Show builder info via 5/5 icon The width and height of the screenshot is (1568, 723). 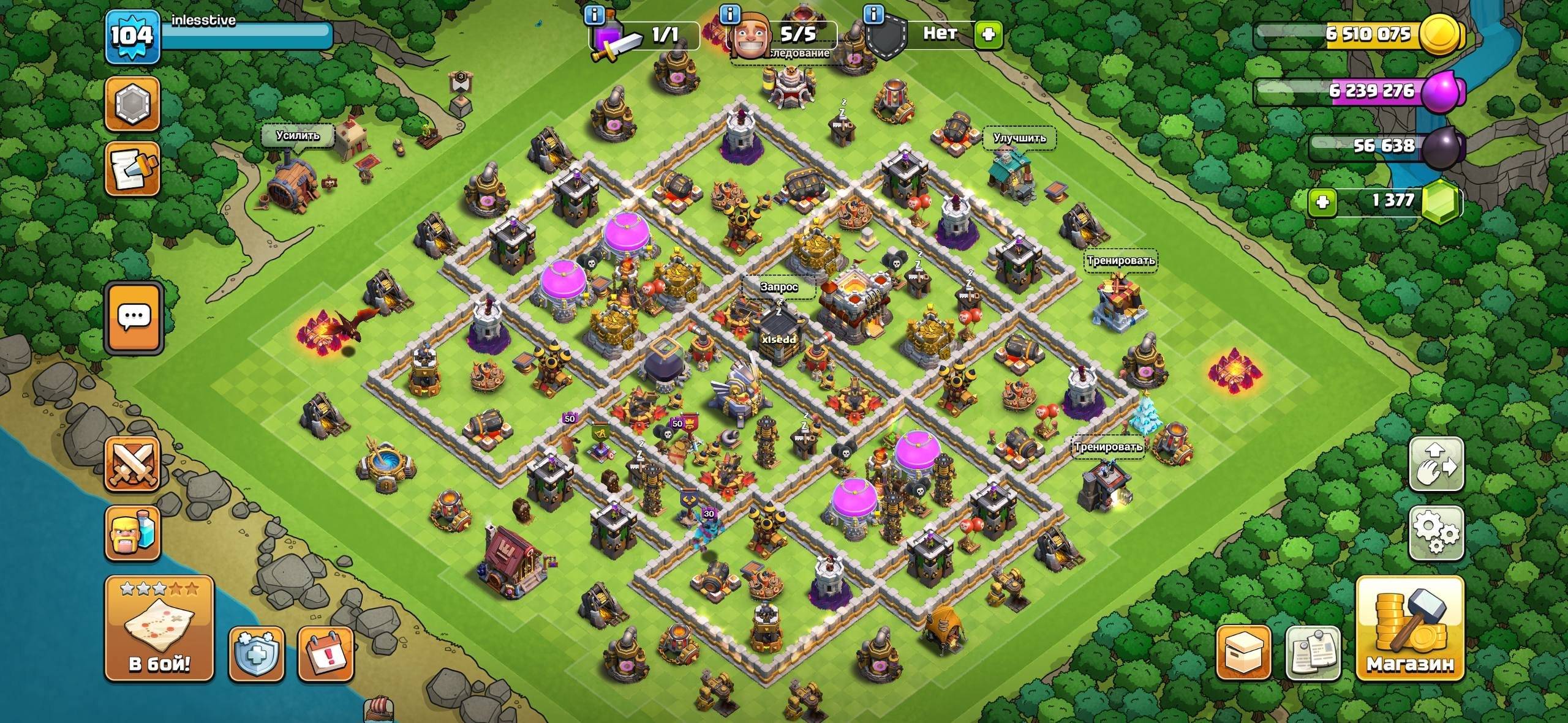[729, 14]
